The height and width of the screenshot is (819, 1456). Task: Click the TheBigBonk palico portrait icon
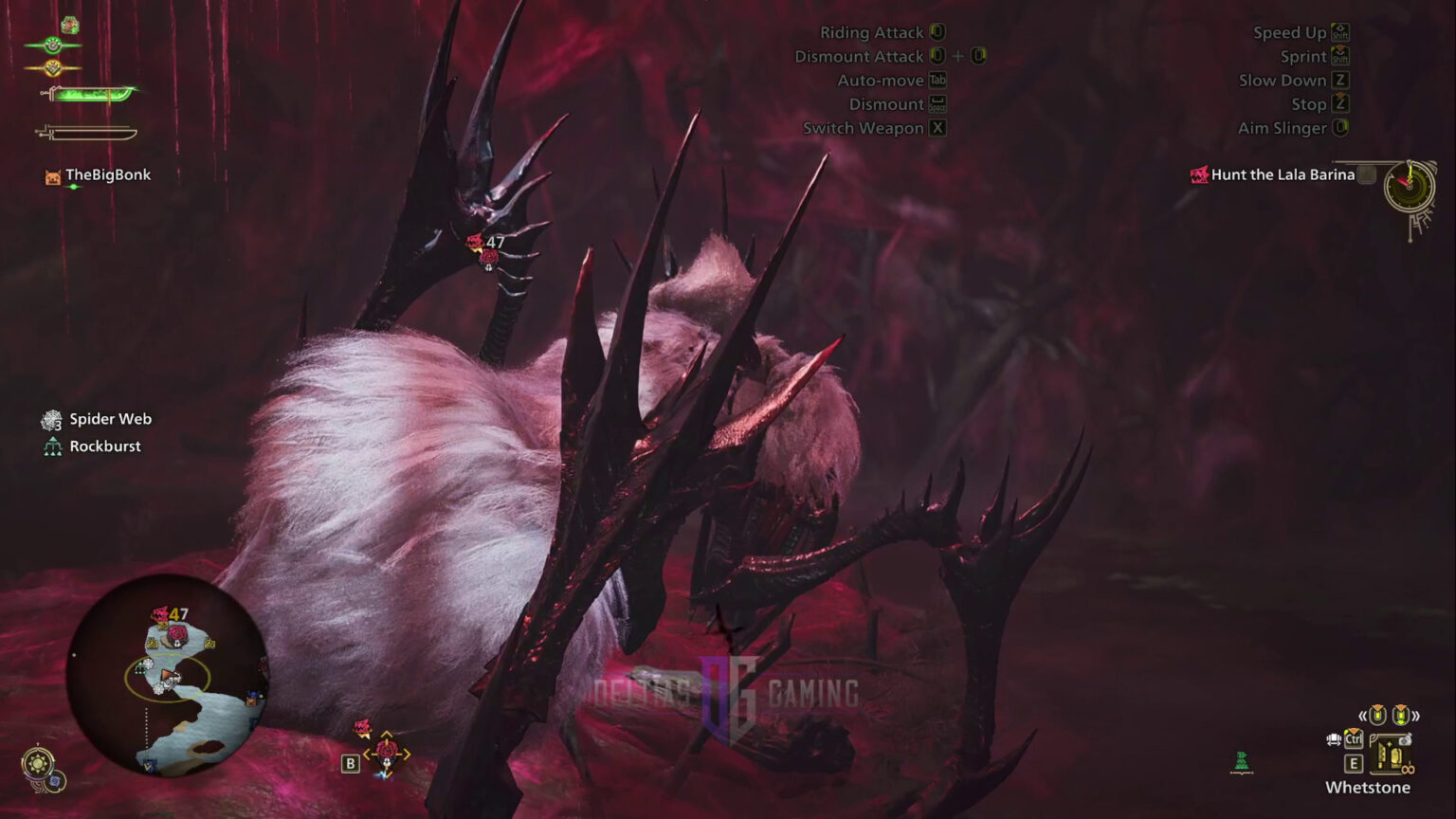[x=52, y=174]
